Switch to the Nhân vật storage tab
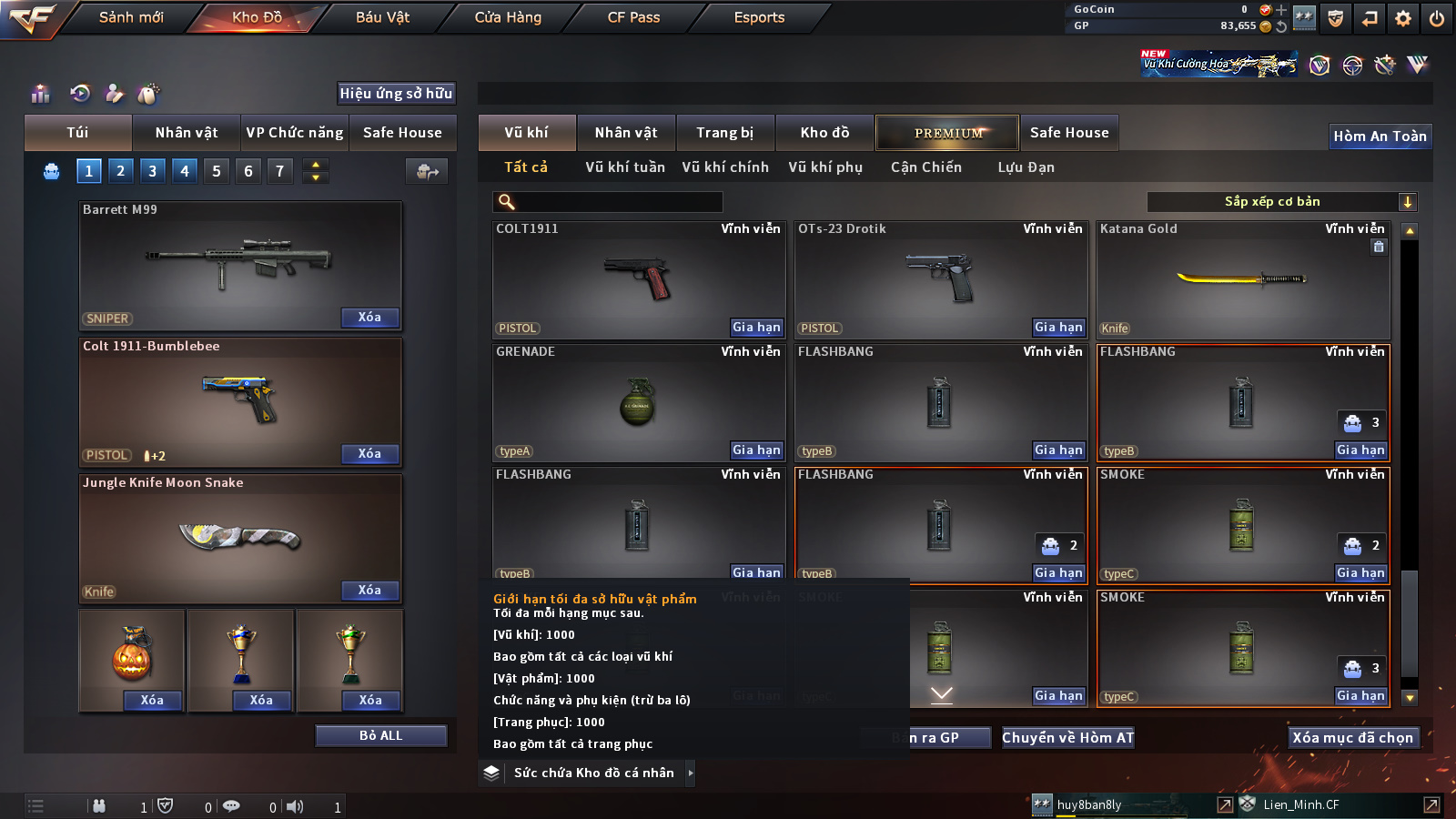 point(625,133)
